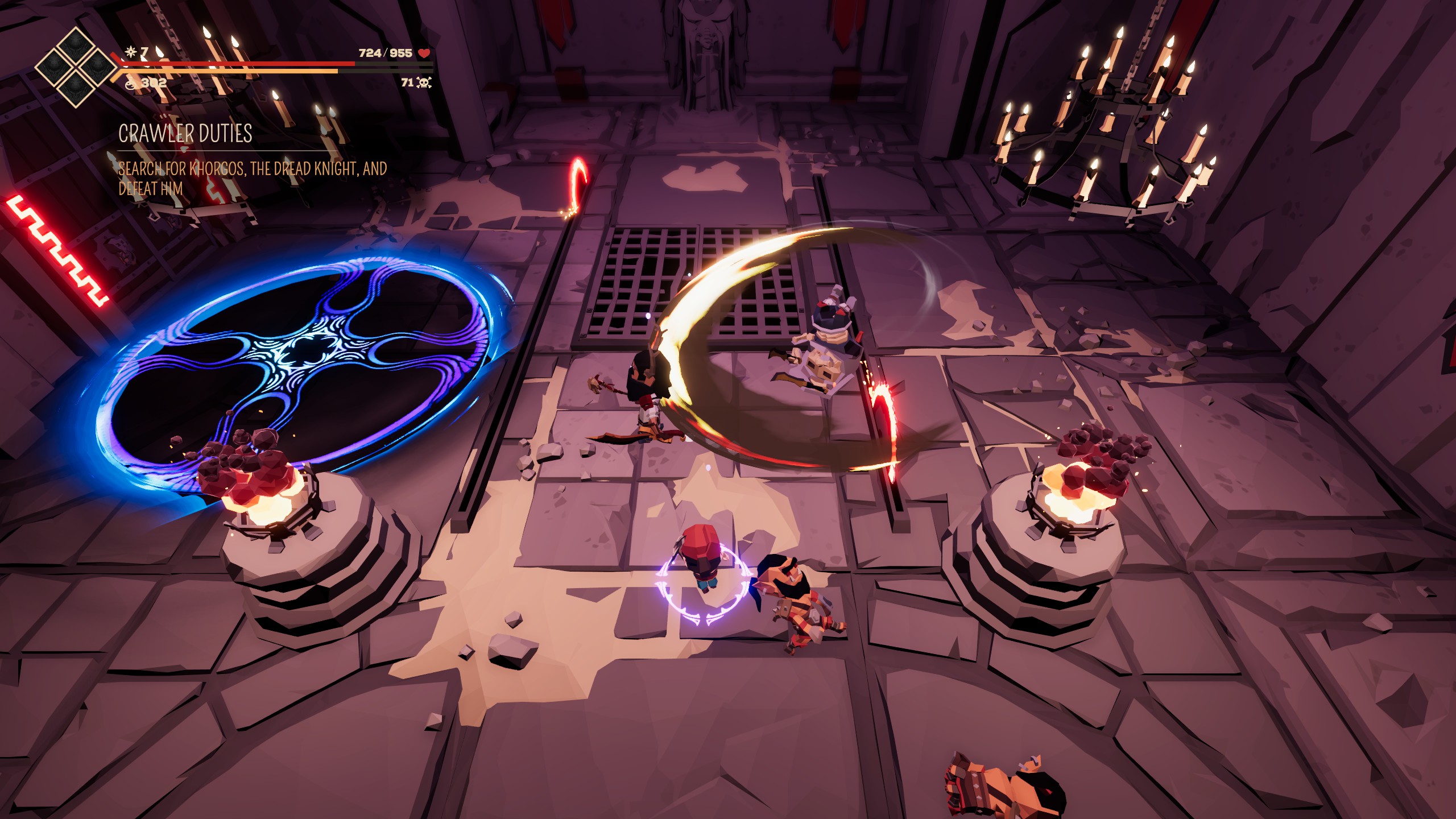Select the Crawler Duties quest tracker
1456x819 pixels.
click(185, 134)
